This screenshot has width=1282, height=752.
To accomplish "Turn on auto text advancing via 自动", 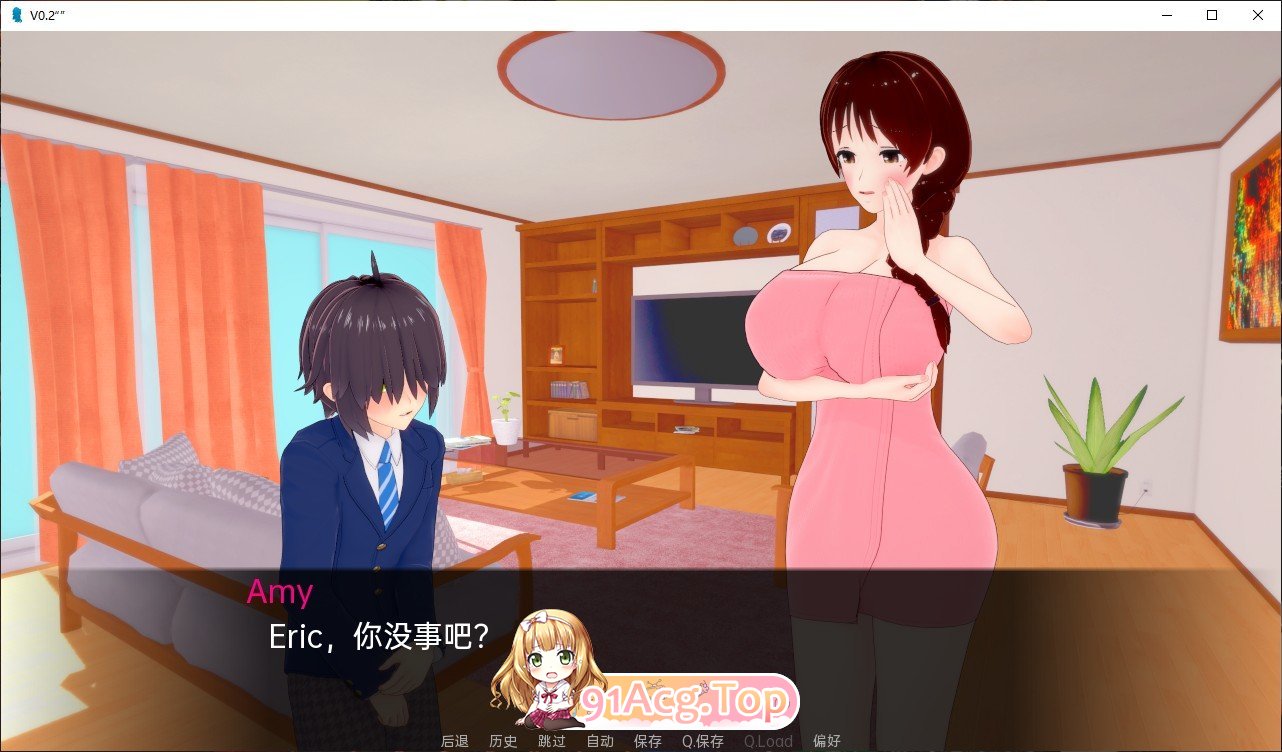I will pos(599,742).
